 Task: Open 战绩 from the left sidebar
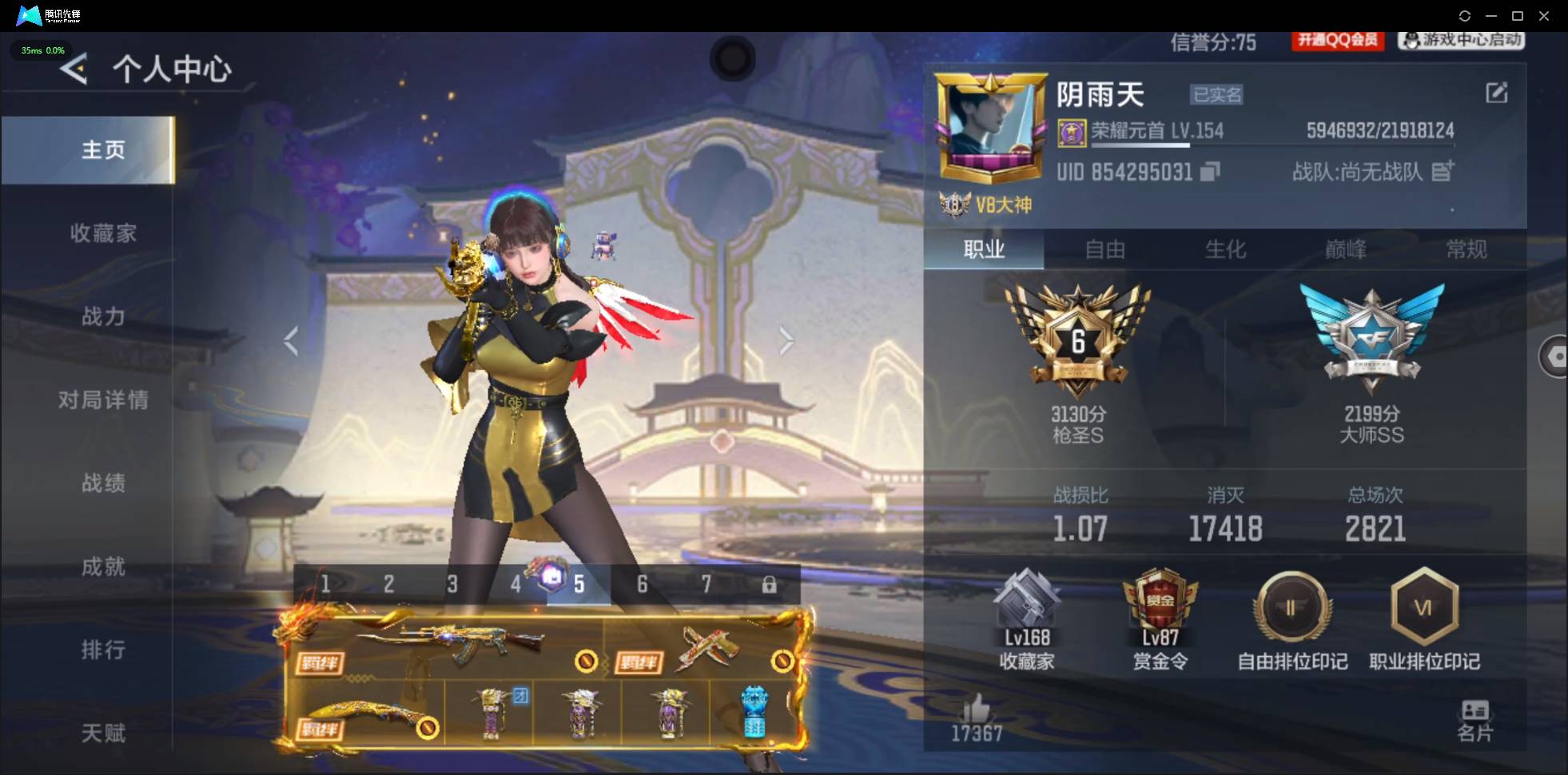tap(105, 483)
